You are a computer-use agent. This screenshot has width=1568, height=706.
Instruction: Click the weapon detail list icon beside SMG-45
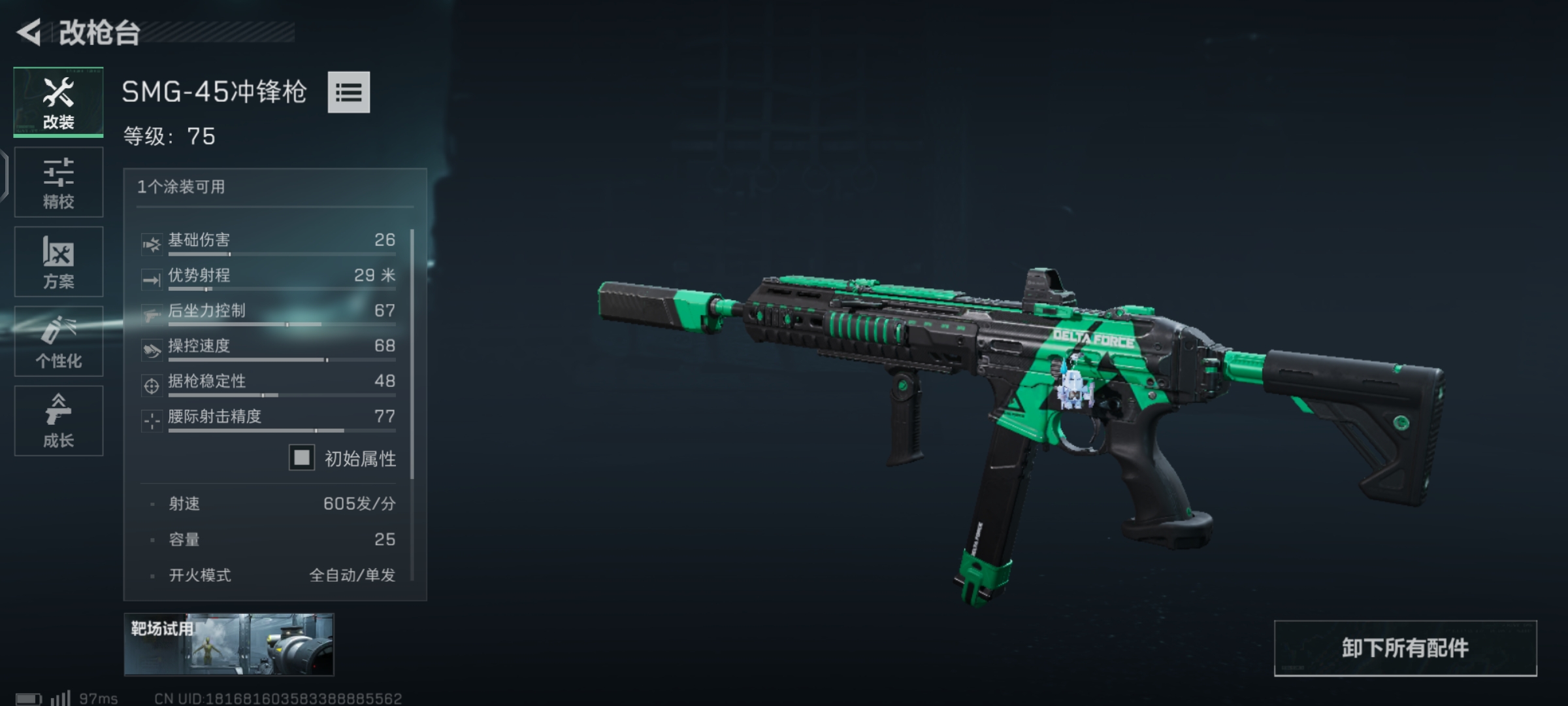(350, 93)
